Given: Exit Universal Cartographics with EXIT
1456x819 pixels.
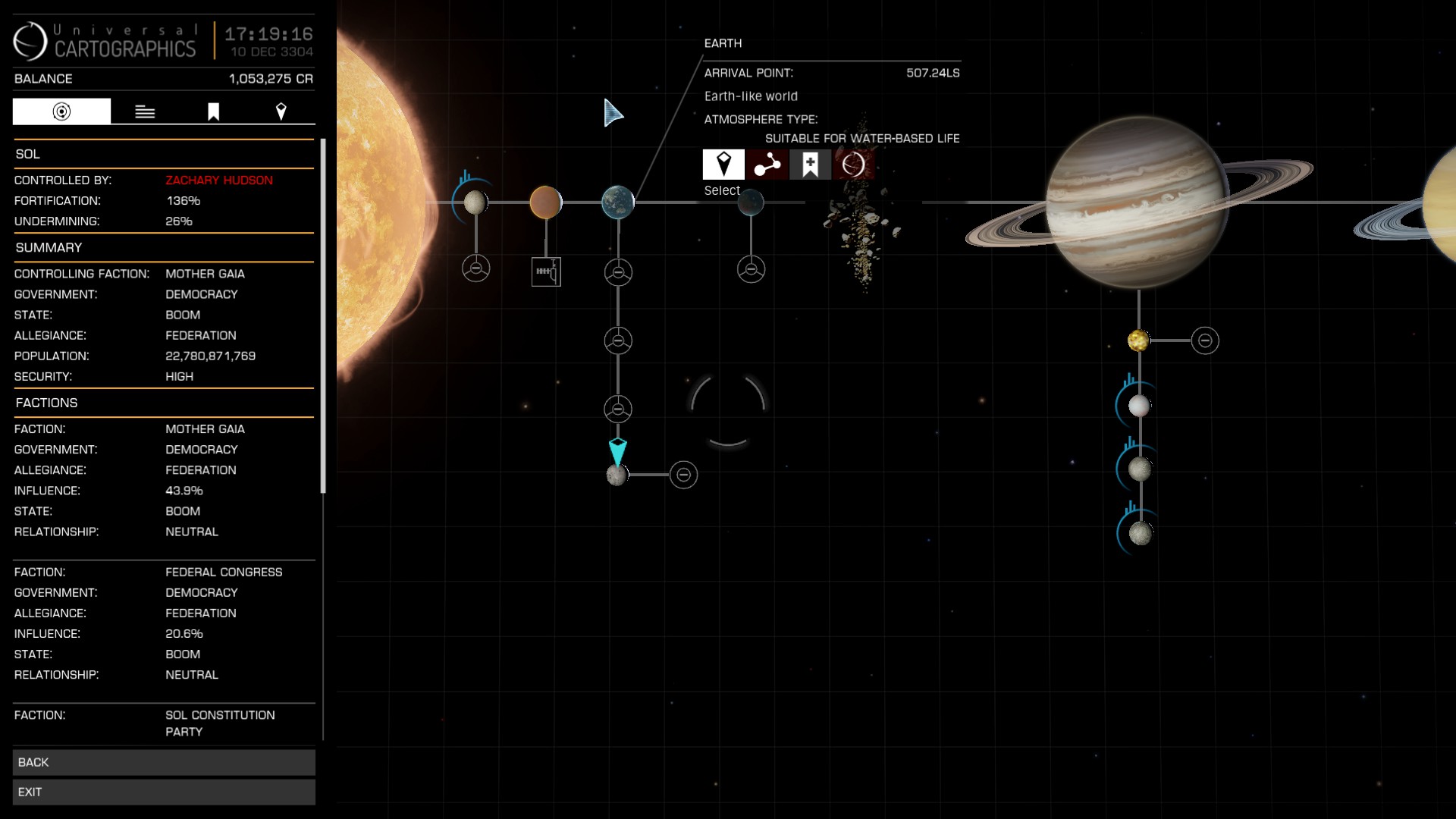Looking at the screenshot, I should click(164, 792).
